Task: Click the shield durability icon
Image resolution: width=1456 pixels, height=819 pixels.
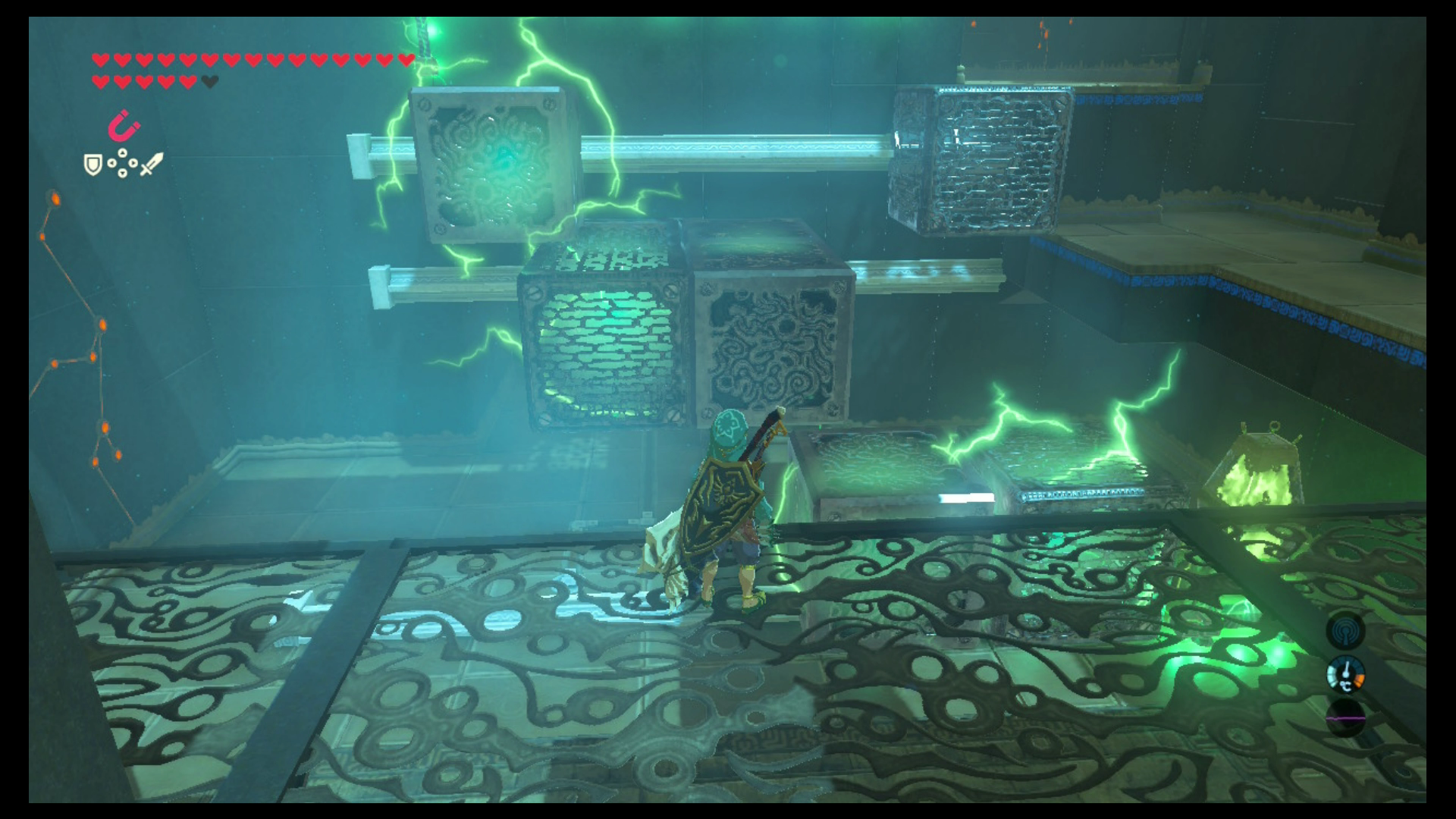Action: click(93, 164)
